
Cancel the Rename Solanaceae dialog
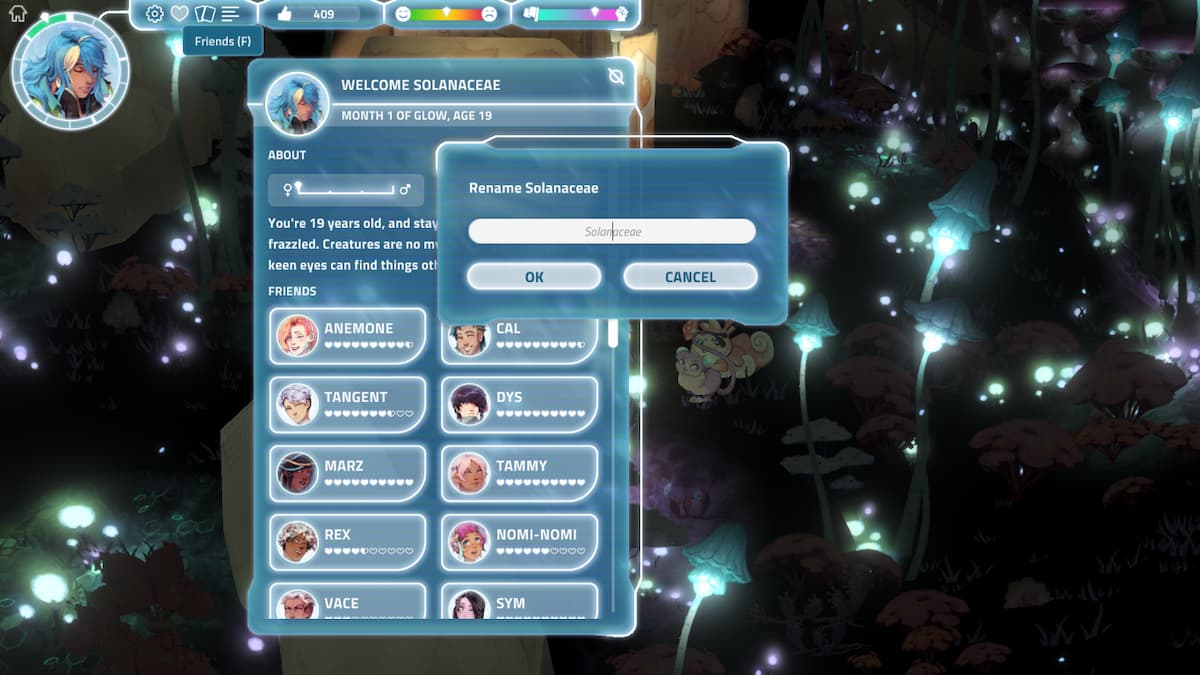click(690, 277)
